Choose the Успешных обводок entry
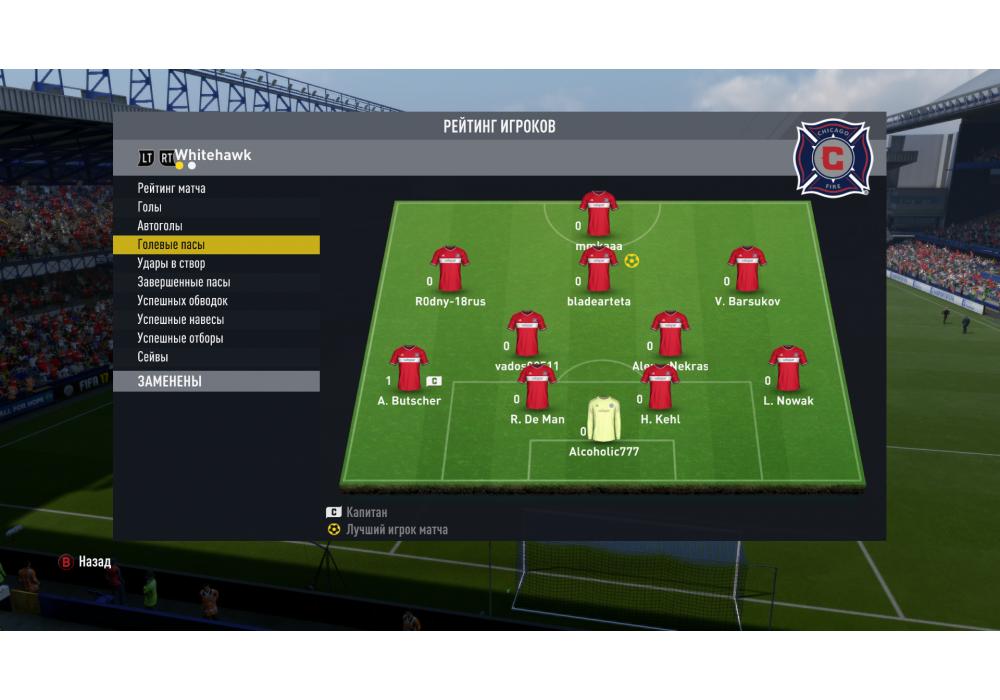The image size is (1000, 700). [x=183, y=301]
